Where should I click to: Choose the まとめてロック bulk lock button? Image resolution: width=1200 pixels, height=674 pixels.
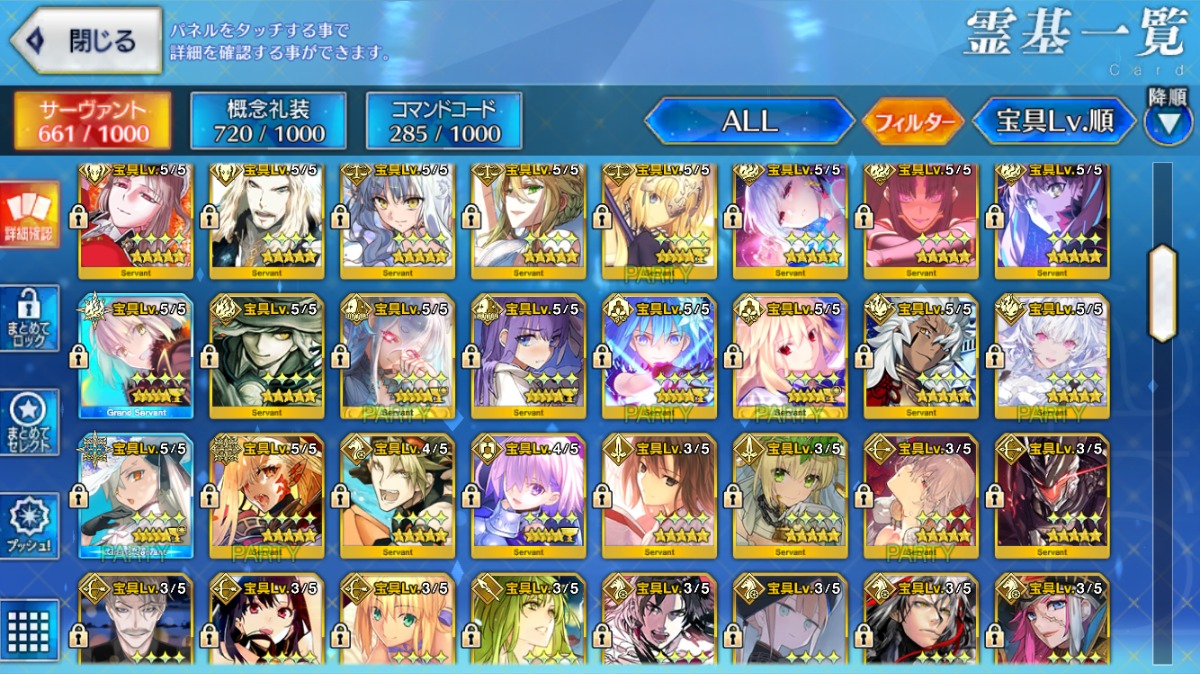point(30,318)
